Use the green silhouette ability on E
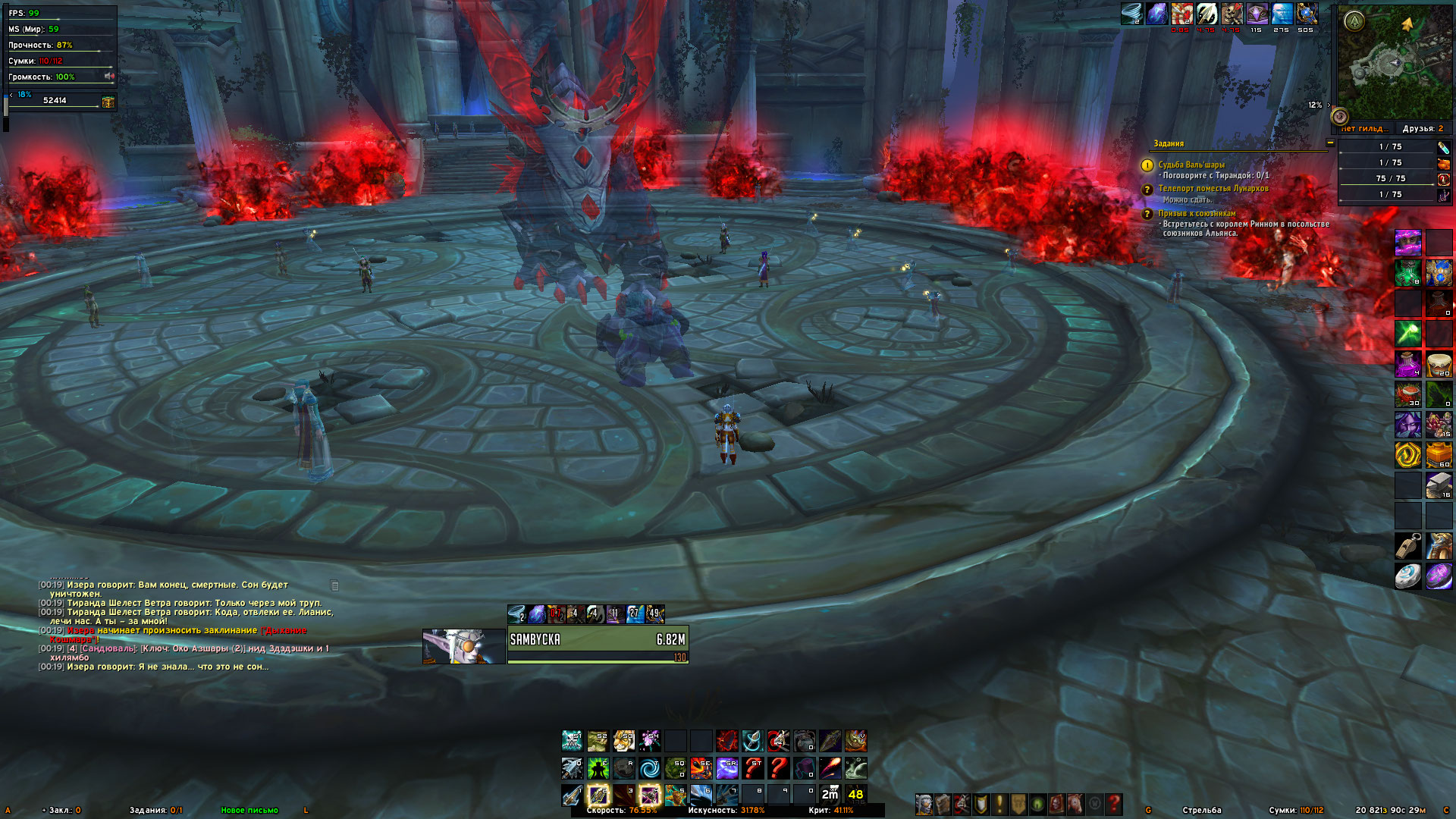Screen dimensions: 1456x819 (598, 768)
